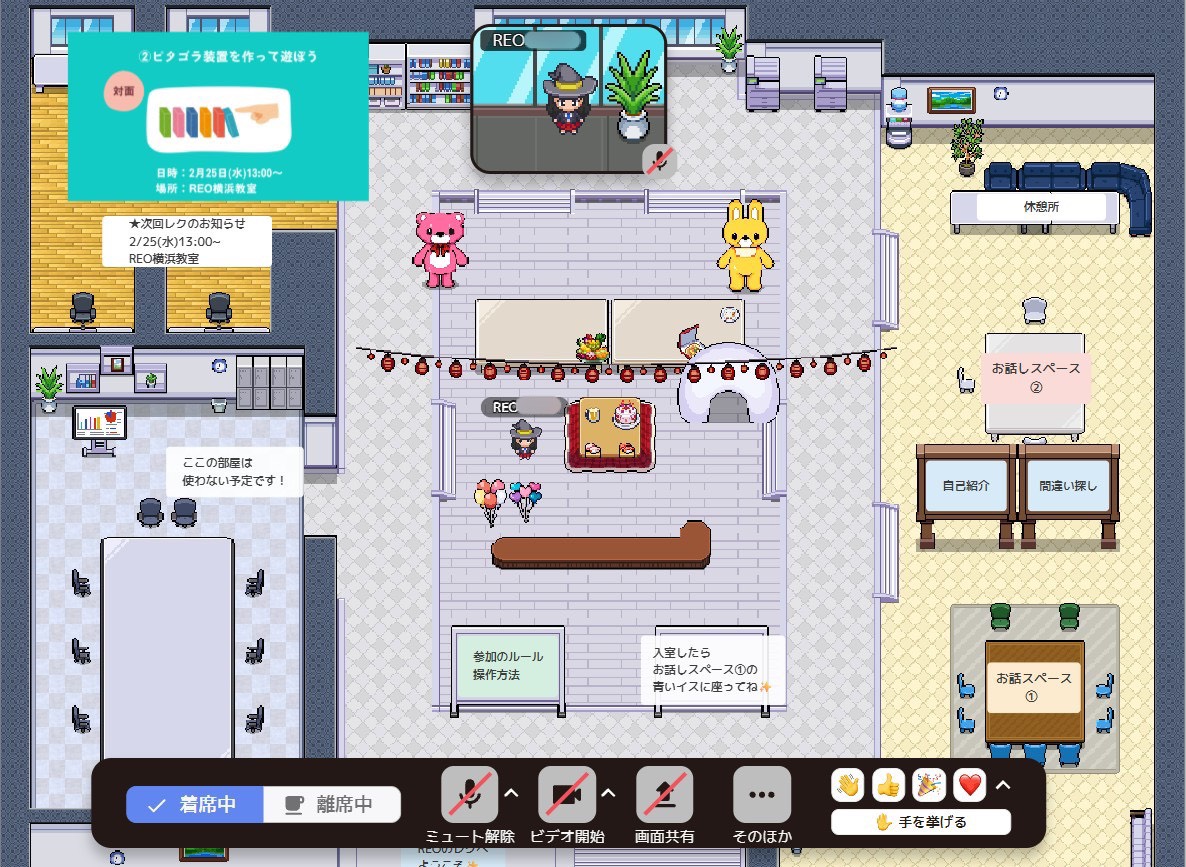This screenshot has width=1186, height=867.
Task: Send the party popper reaction
Action: pos(928,786)
